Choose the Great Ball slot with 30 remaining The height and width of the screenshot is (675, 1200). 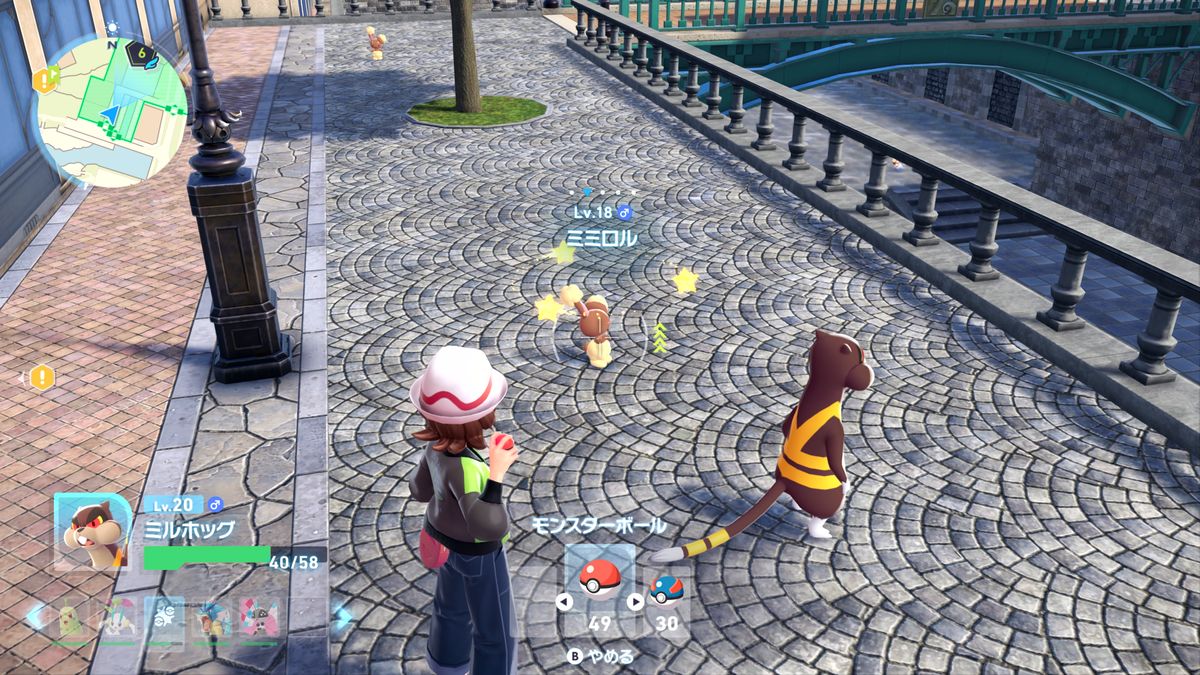[x=666, y=590]
